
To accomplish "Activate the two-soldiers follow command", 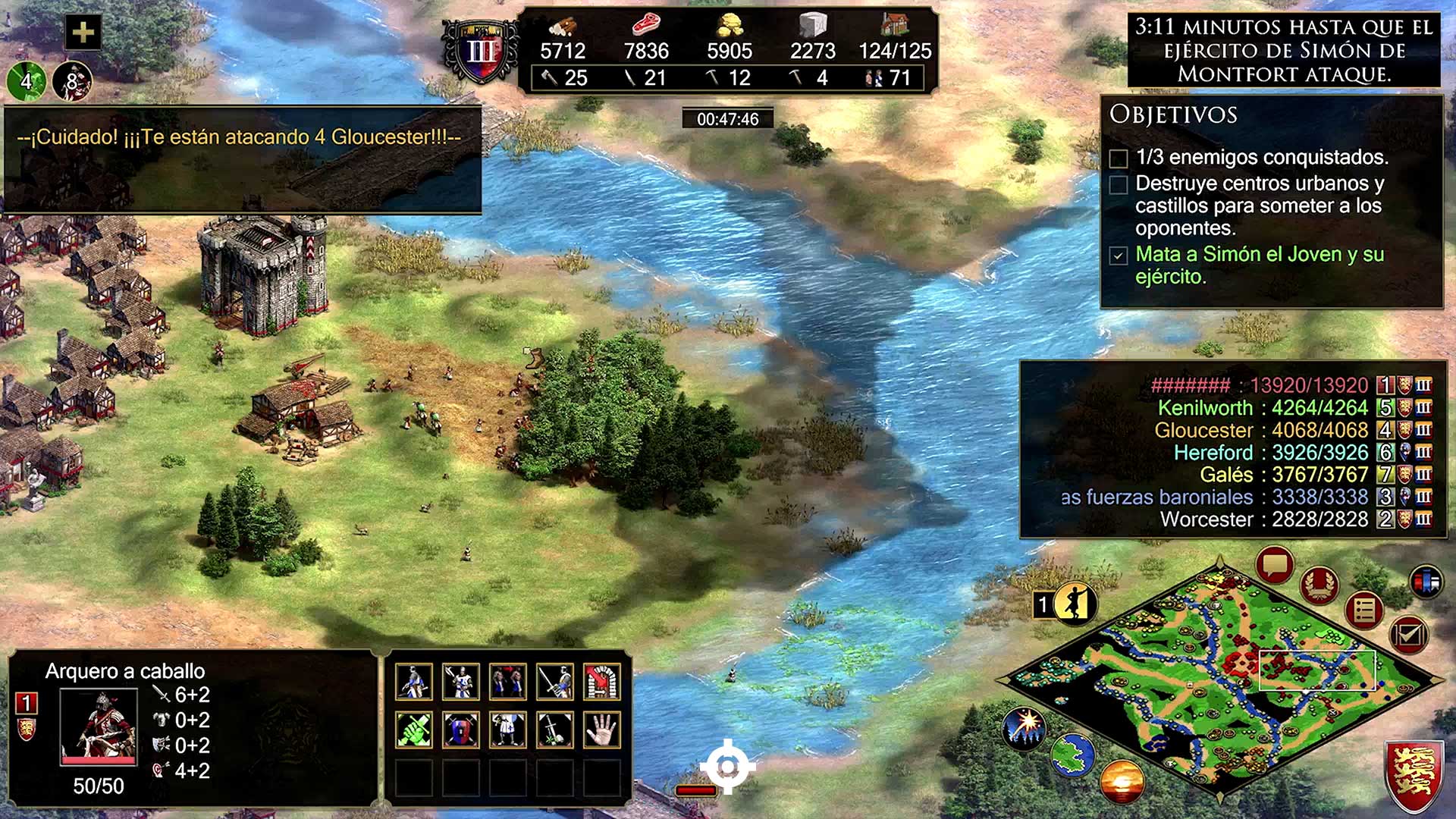I will (x=508, y=682).
